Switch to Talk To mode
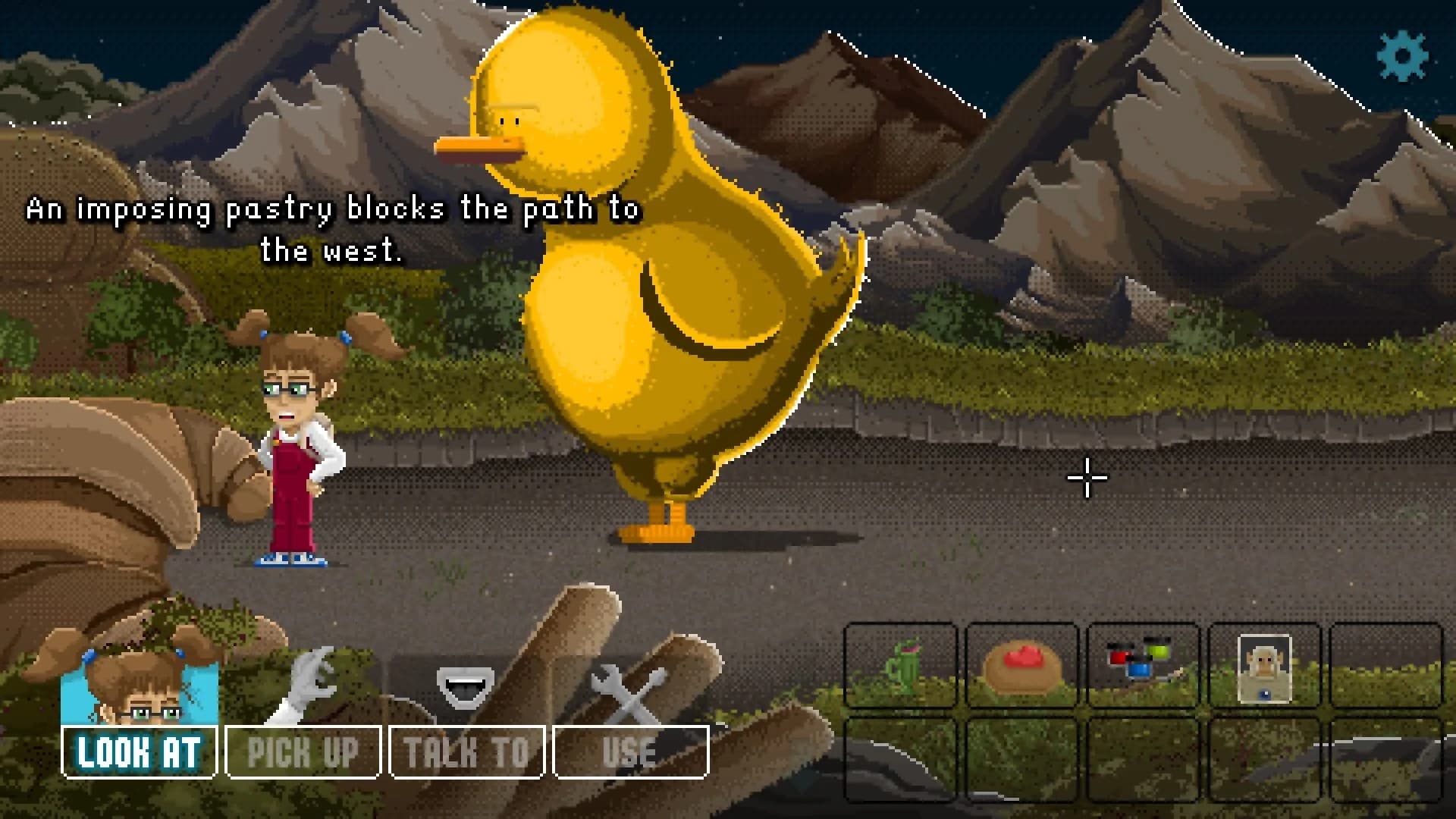 coord(466,752)
